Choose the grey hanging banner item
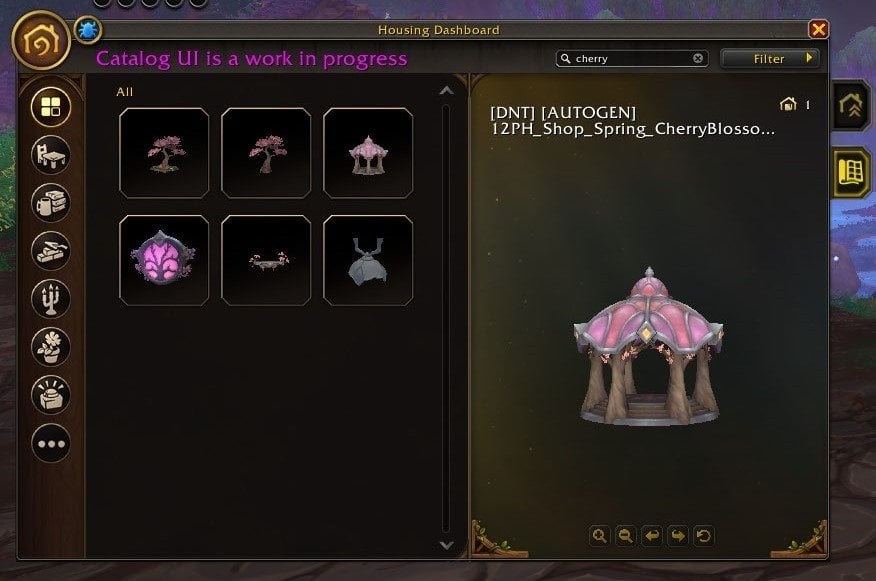Image resolution: width=876 pixels, height=581 pixels. (x=368, y=260)
